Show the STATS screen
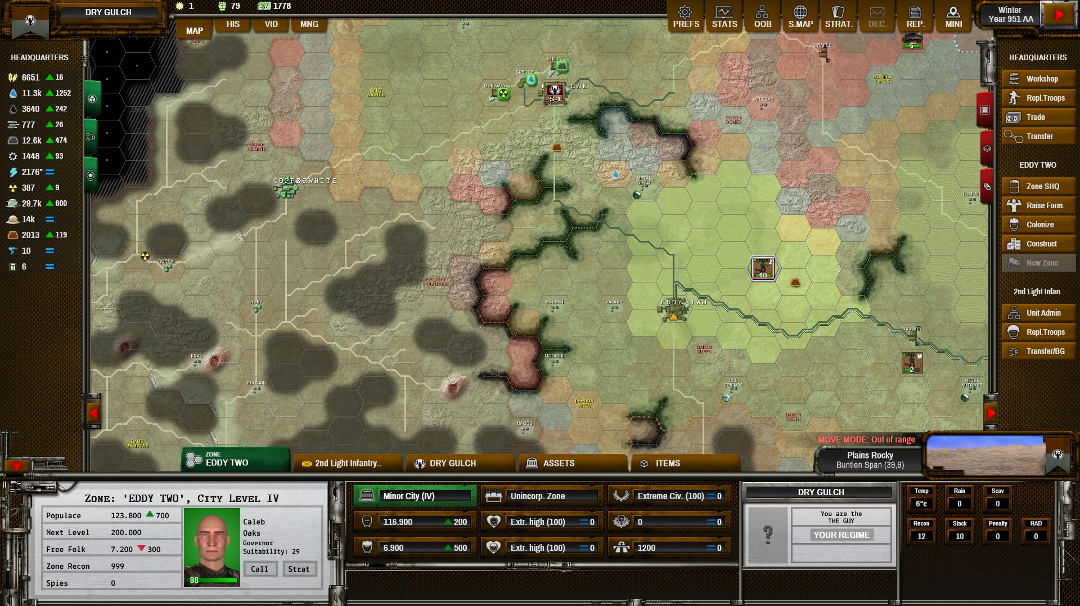Image resolution: width=1080 pixels, height=606 pixels. [x=724, y=16]
